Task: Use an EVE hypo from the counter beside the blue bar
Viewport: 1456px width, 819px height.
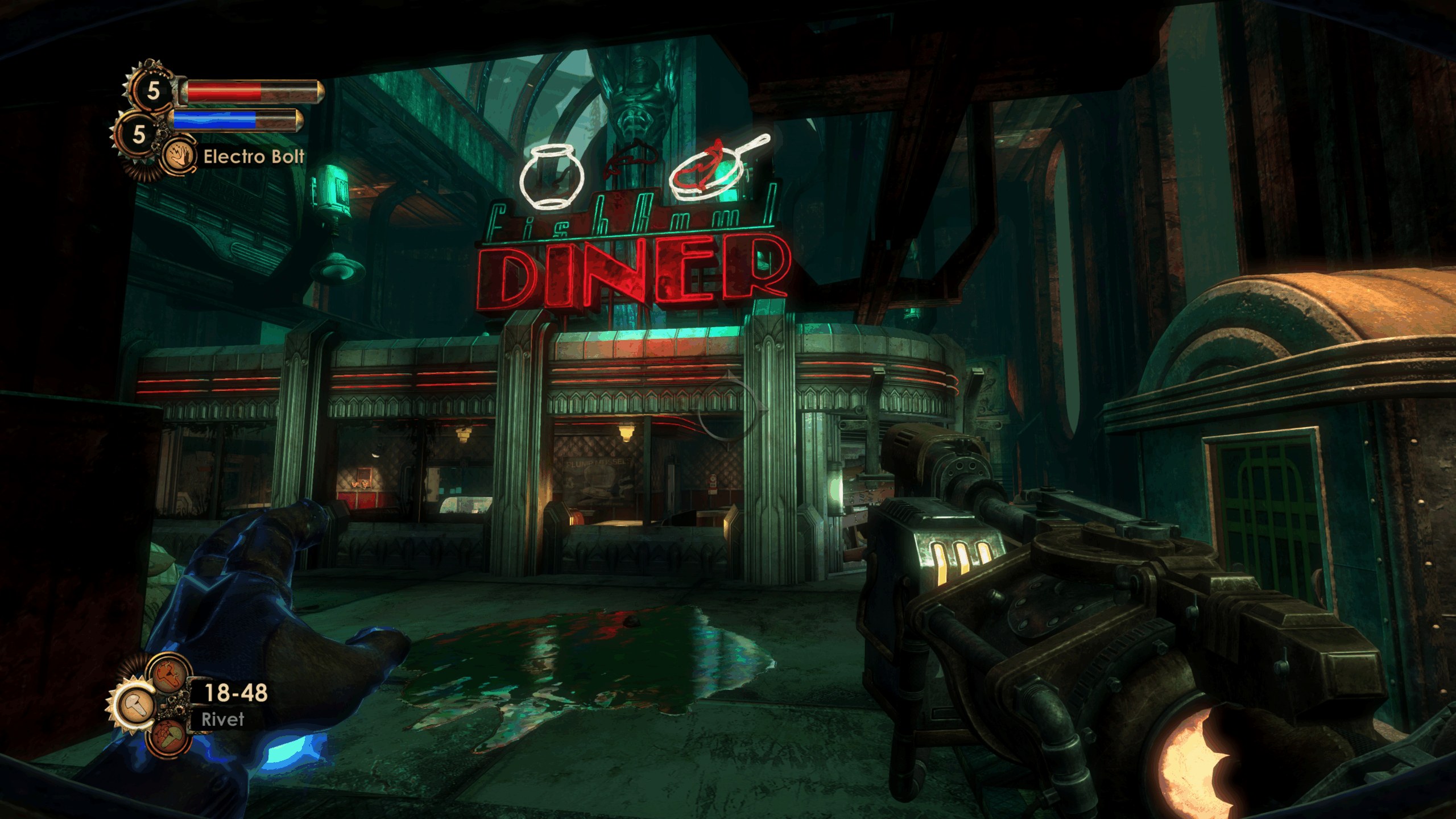Action: pos(138,134)
